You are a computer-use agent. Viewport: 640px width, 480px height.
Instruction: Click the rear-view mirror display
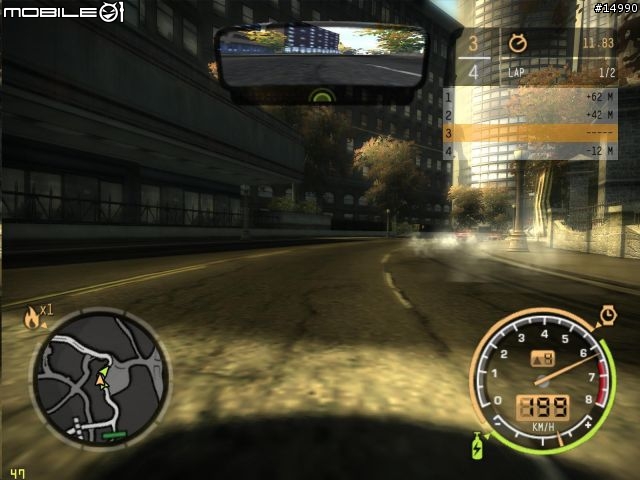click(x=322, y=57)
